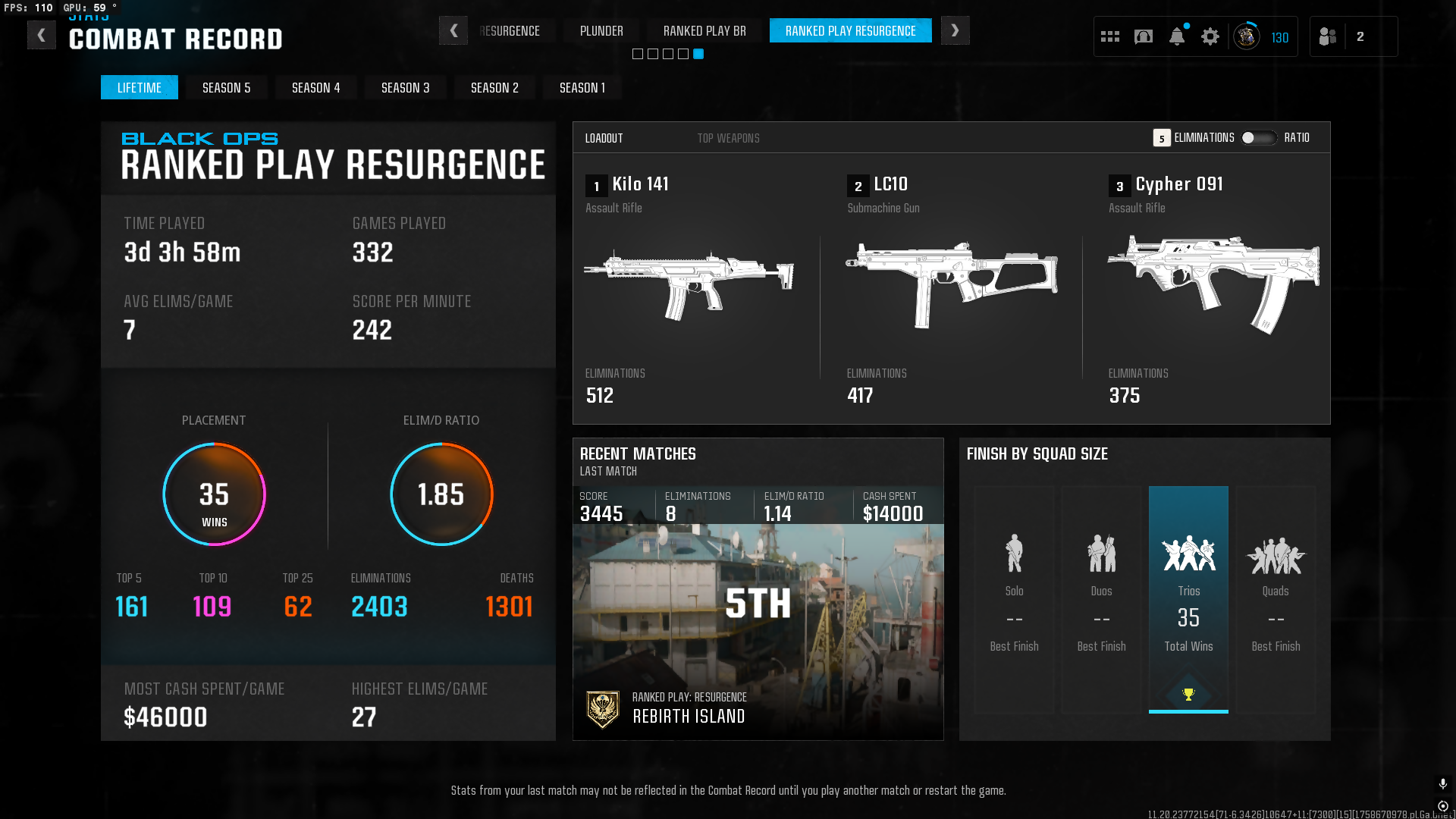Click the right arrow of mode tabs
The image size is (1456, 819).
[x=955, y=31]
